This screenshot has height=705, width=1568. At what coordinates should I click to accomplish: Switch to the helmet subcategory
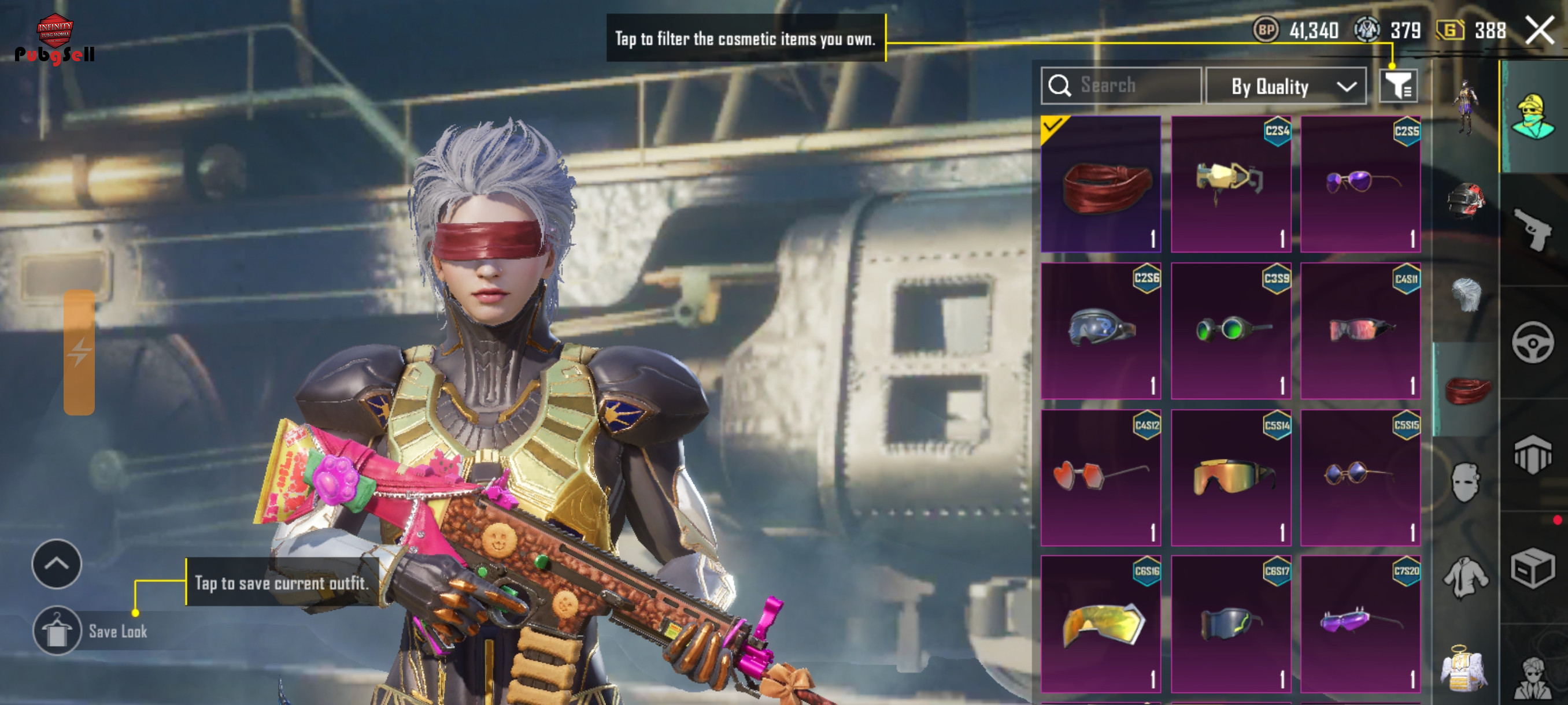[1466, 201]
